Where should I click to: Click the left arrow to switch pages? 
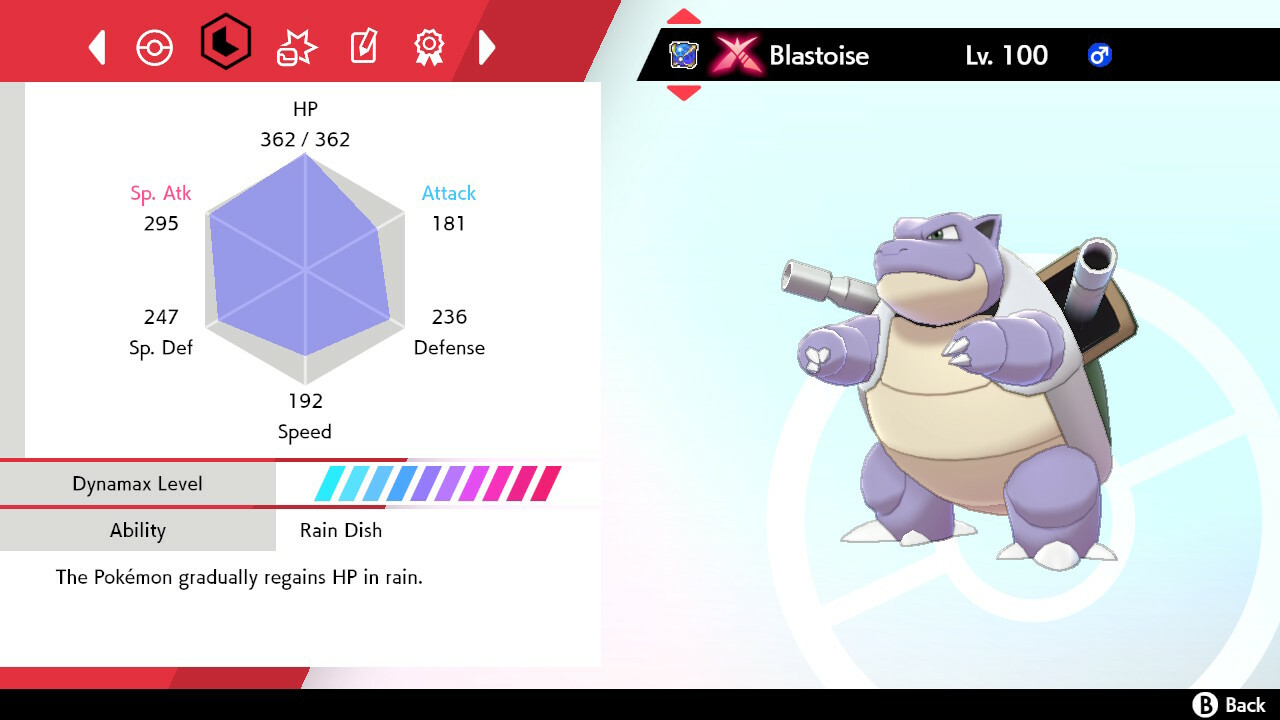(x=96, y=46)
